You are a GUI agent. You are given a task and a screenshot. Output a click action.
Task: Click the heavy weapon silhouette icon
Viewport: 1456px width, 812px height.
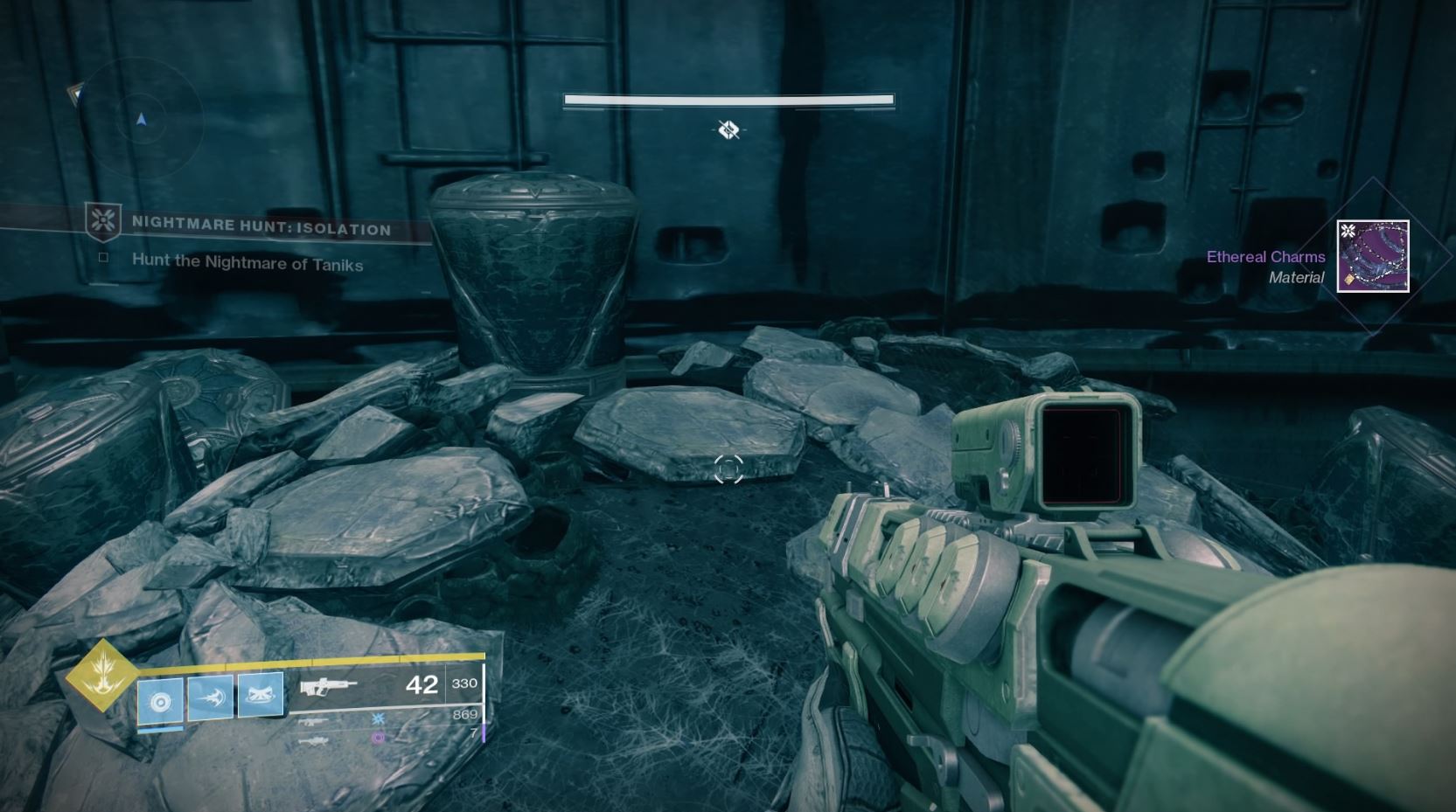click(x=312, y=741)
